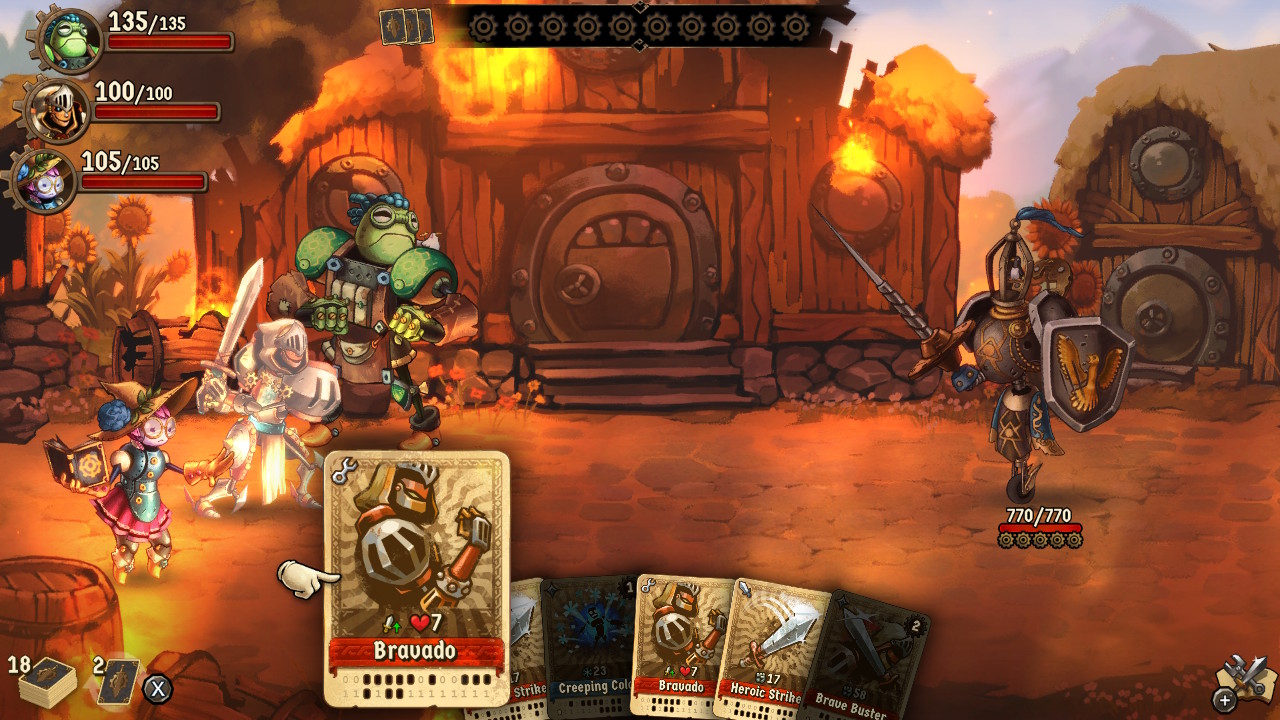Viewport: 1280px width, 720px height.
Task: Click the played cards stack icon
Action: coord(407,26)
